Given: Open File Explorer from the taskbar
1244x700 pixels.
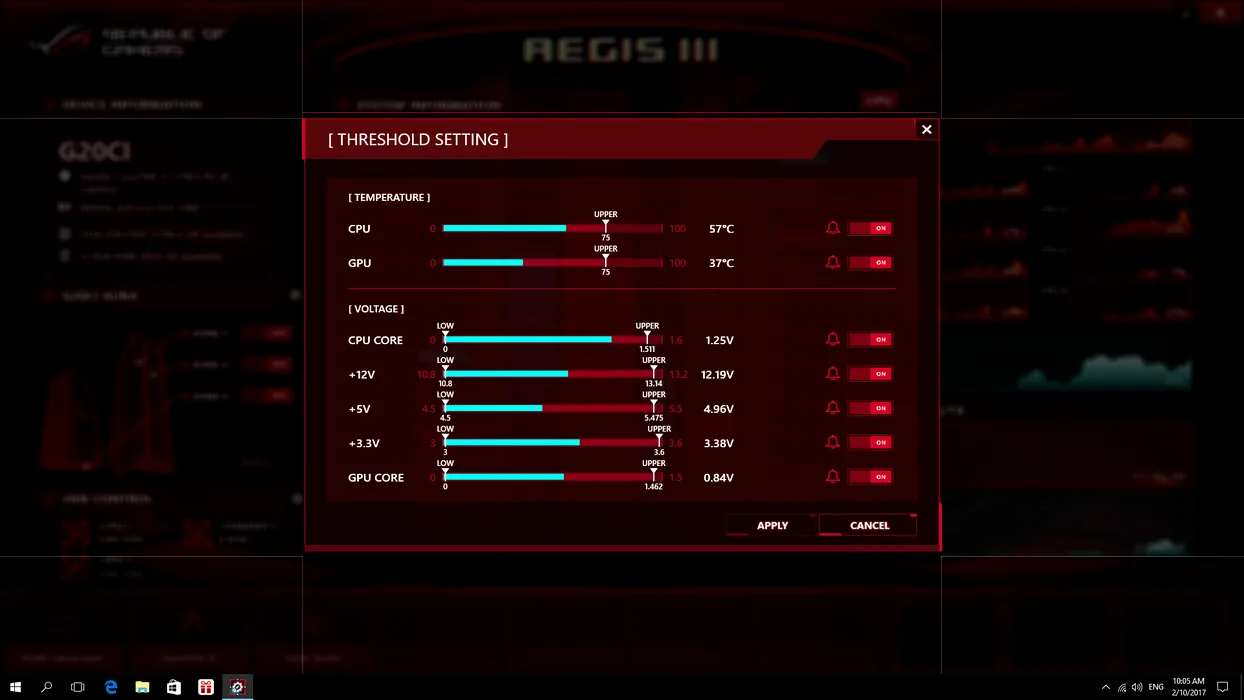Looking at the screenshot, I should click(x=142, y=687).
